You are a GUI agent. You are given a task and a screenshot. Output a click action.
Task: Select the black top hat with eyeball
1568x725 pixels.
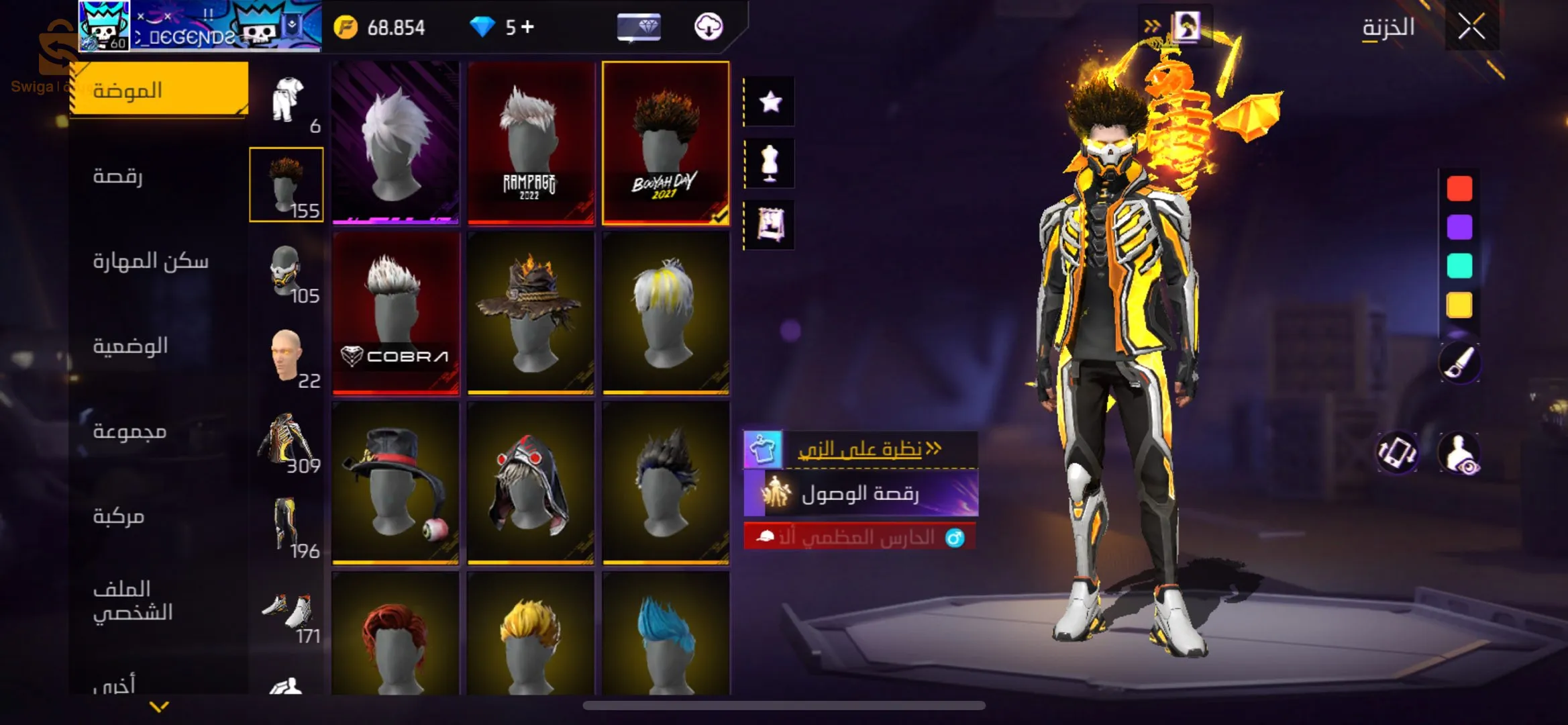click(x=396, y=482)
